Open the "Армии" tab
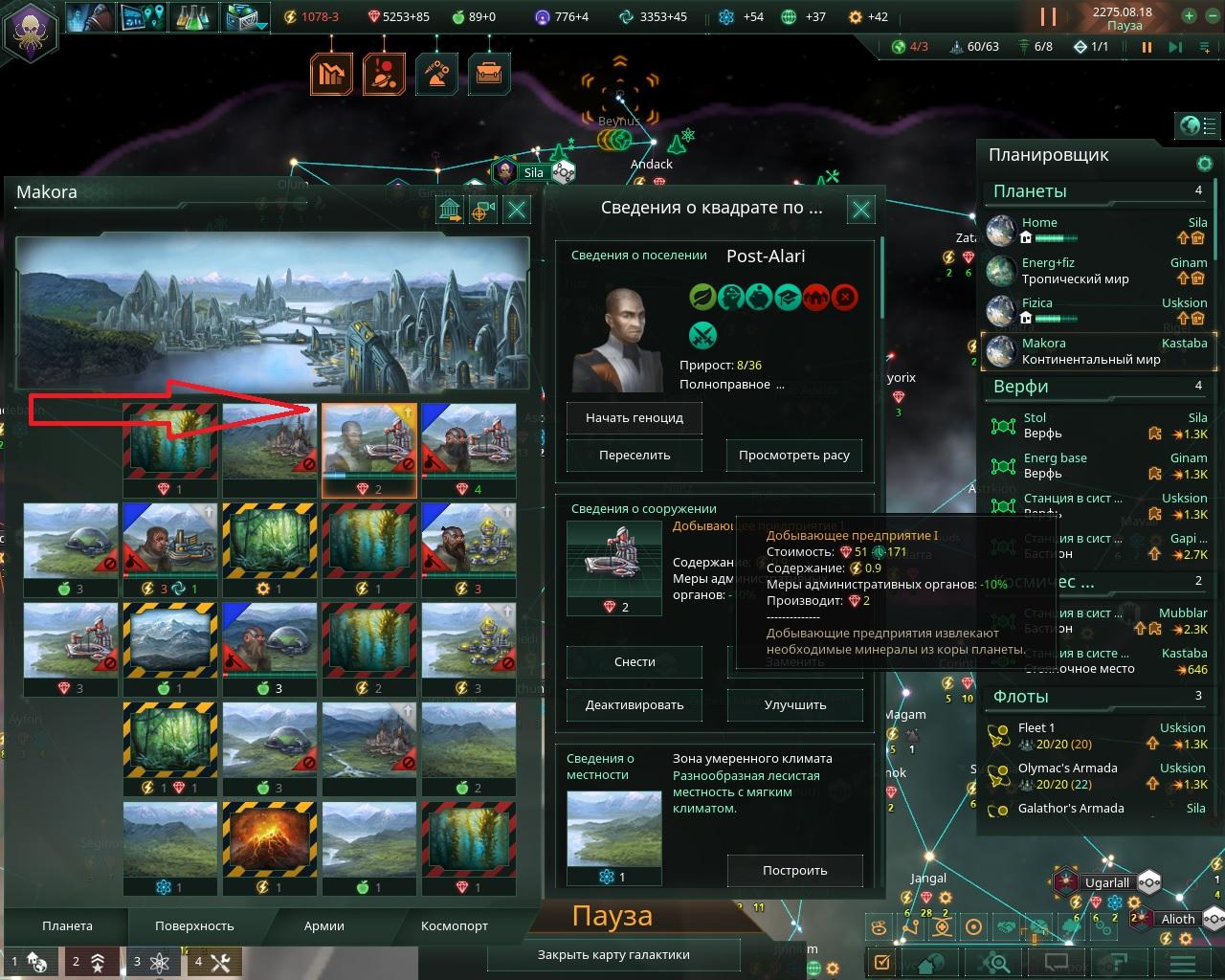This screenshot has height=980, width=1225. point(324,926)
